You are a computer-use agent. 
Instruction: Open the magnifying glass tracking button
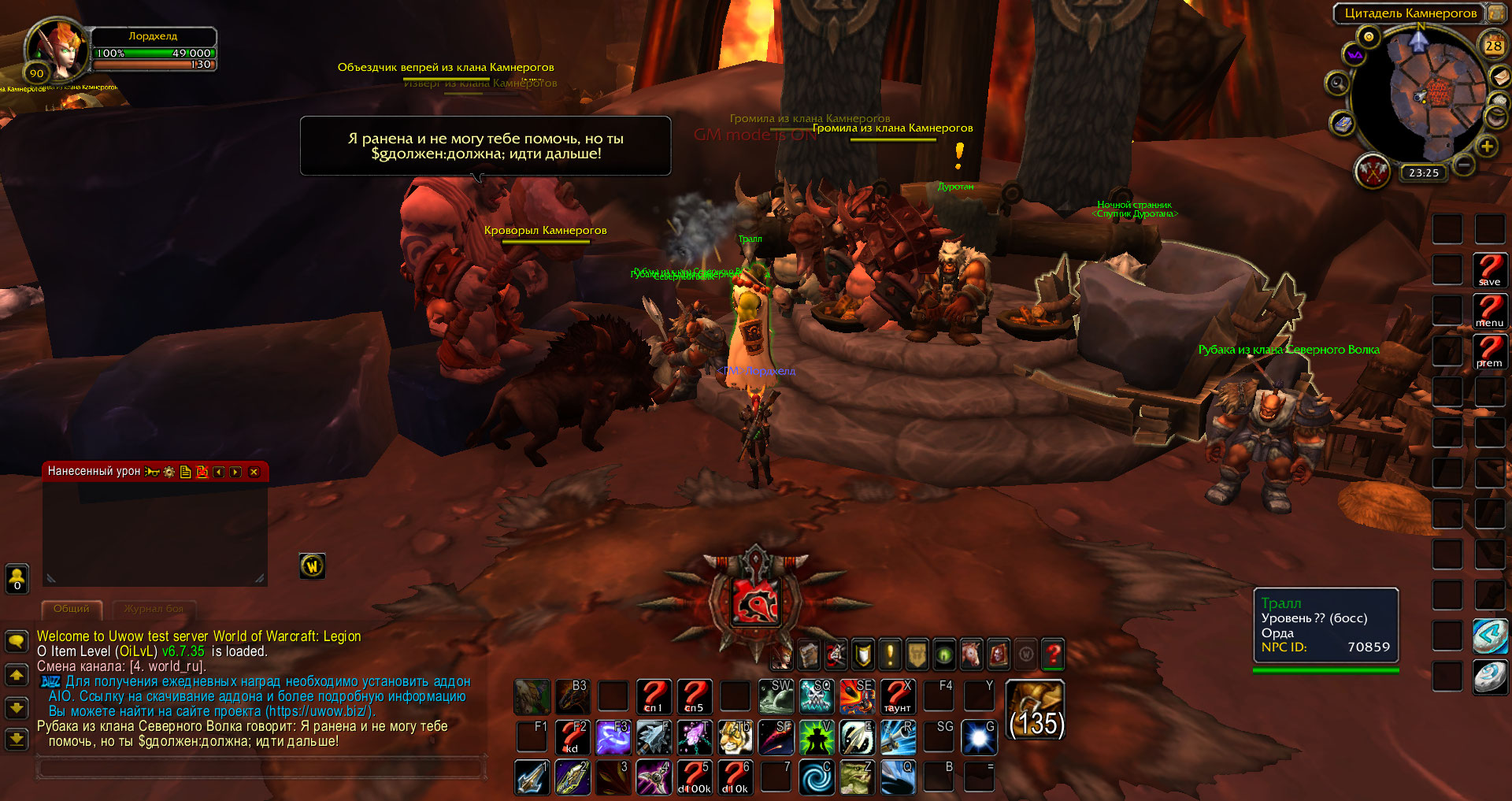(1337, 83)
